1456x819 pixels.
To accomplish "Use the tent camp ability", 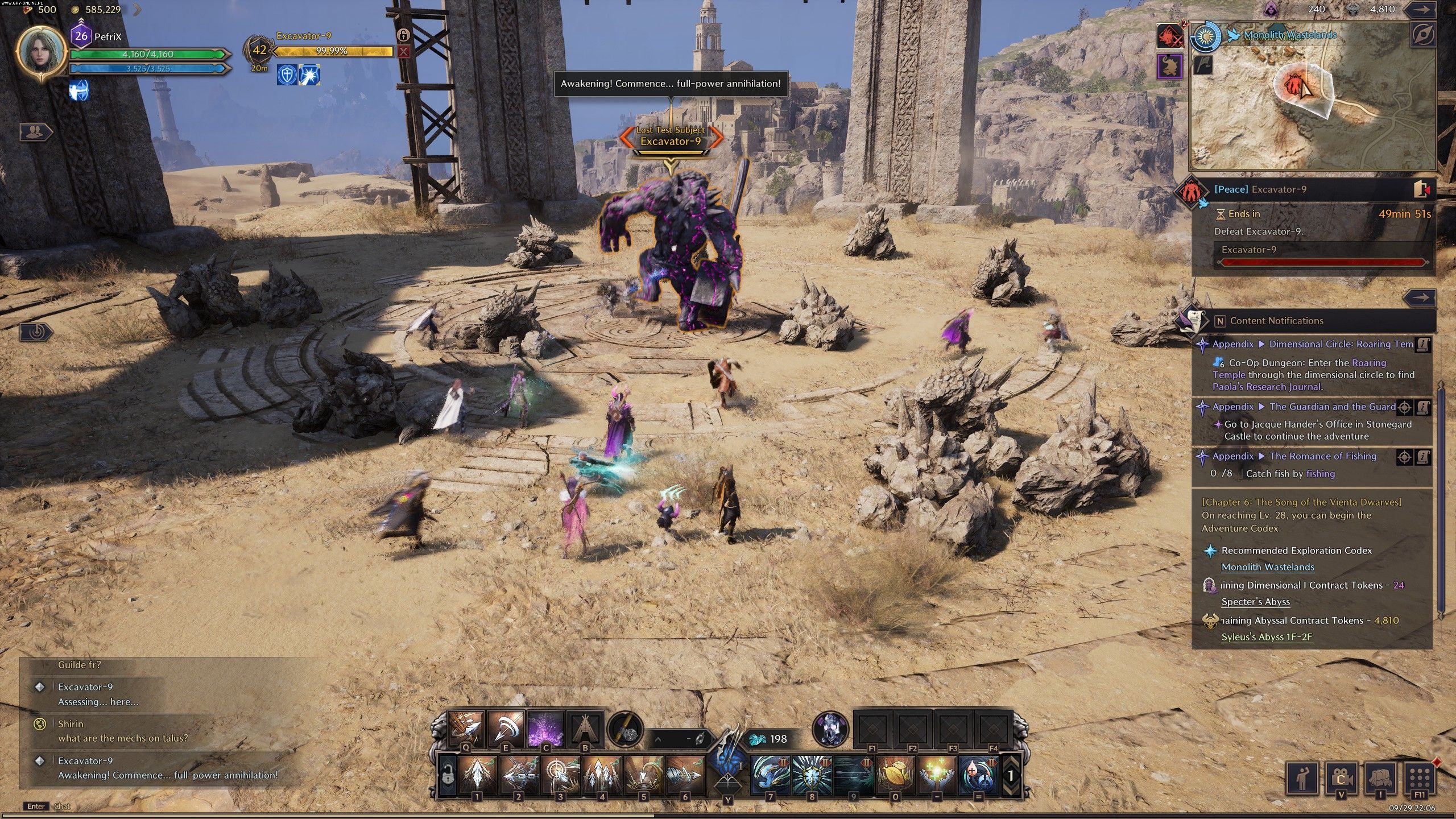I will click(585, 729).
